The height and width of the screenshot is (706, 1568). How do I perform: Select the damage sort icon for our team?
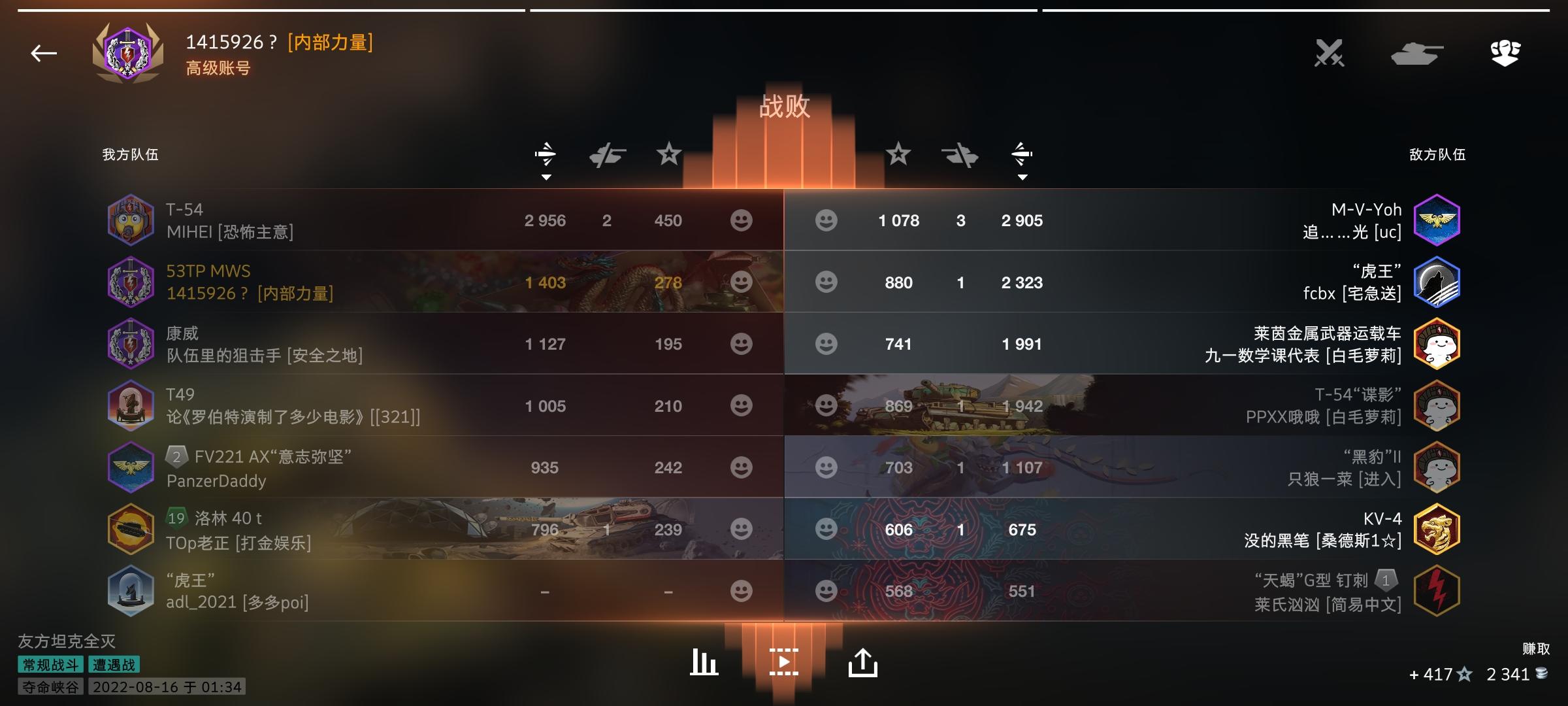tap(546, 153)
